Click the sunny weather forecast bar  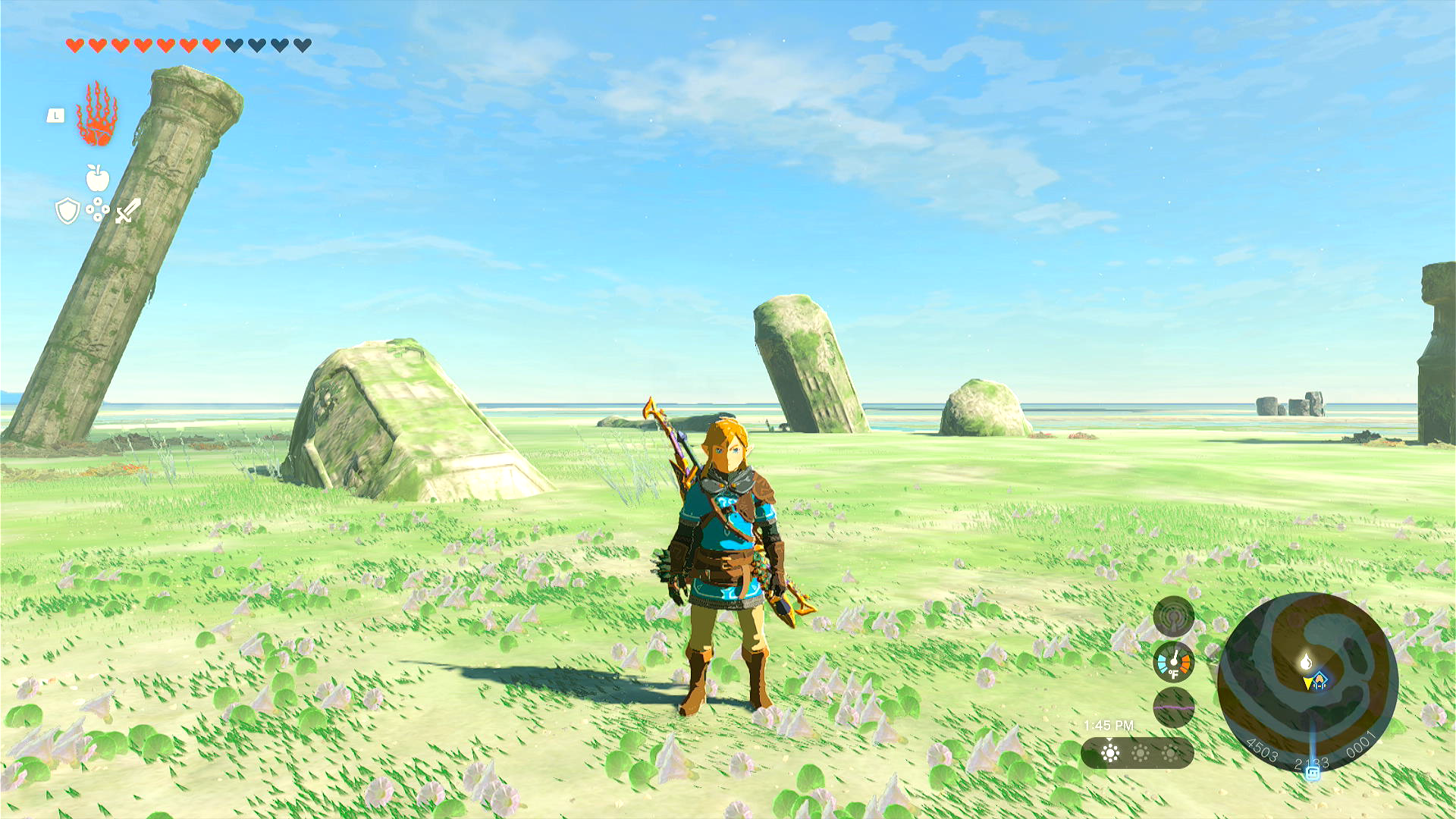tap(1137, 753)
